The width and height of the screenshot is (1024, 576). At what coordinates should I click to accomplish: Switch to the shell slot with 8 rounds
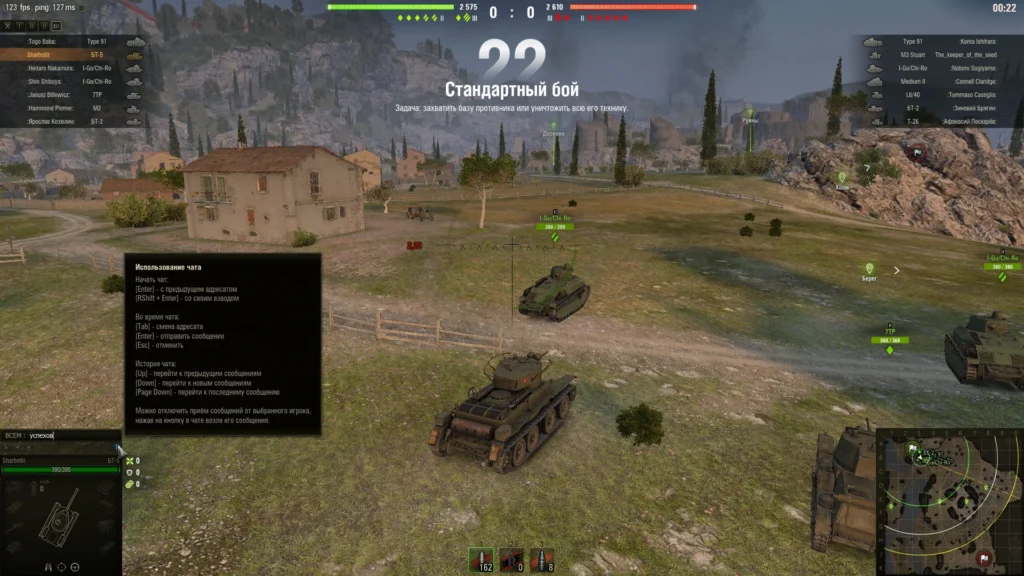pos(541,559)
